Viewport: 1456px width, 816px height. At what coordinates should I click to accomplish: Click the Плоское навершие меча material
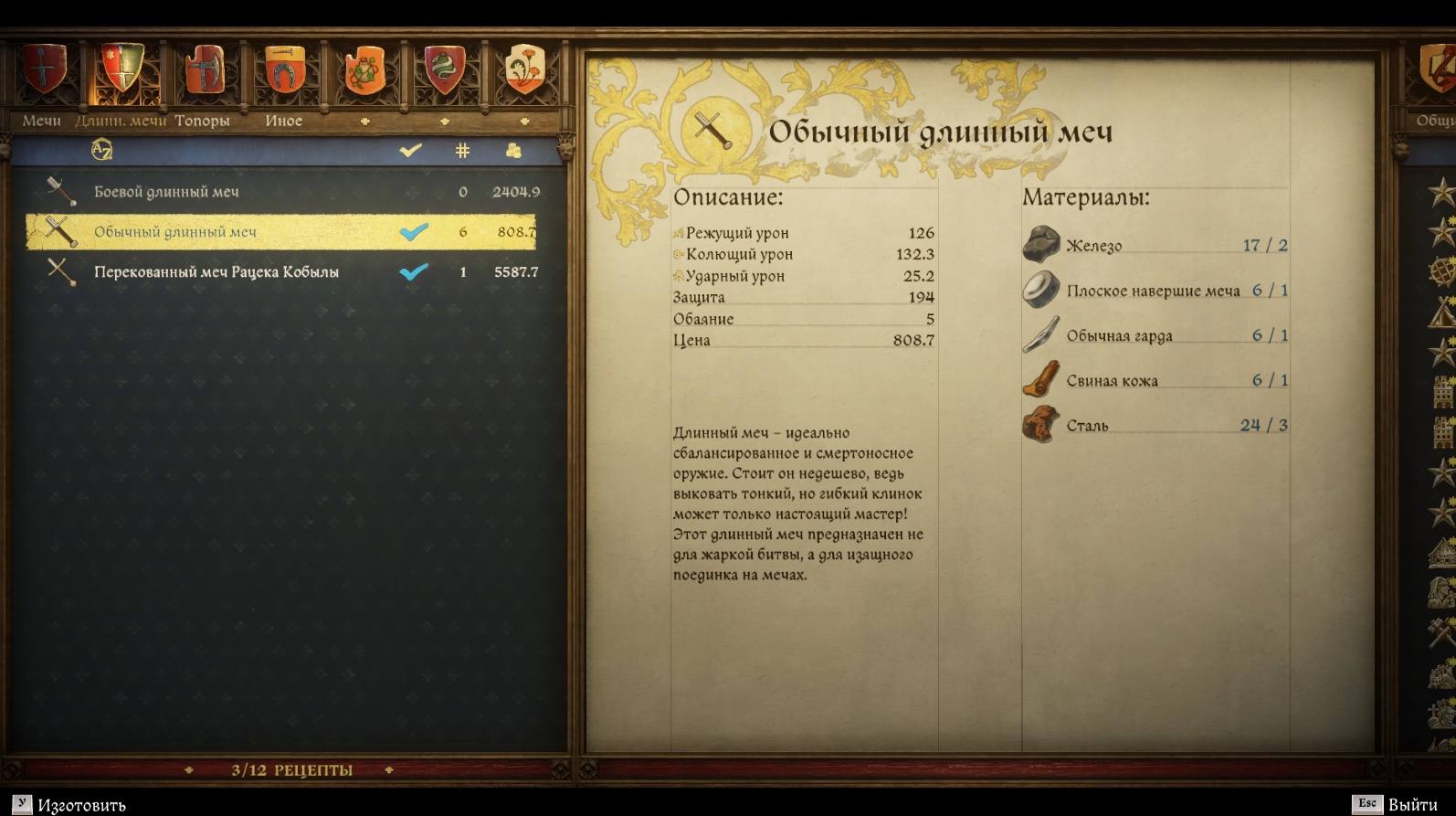coord(1153,291)
